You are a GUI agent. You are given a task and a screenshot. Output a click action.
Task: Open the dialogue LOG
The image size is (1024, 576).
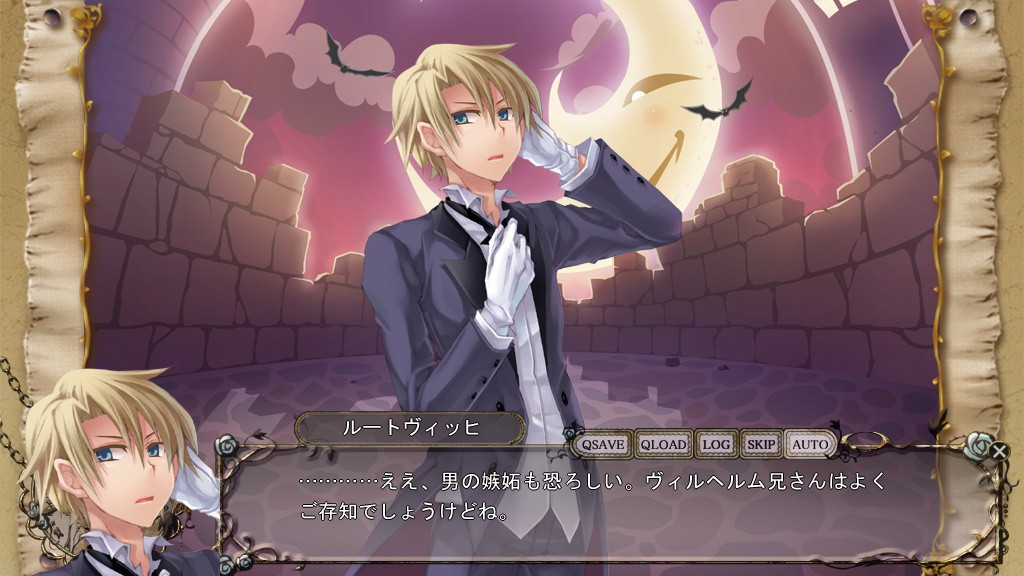click(716, 444)
